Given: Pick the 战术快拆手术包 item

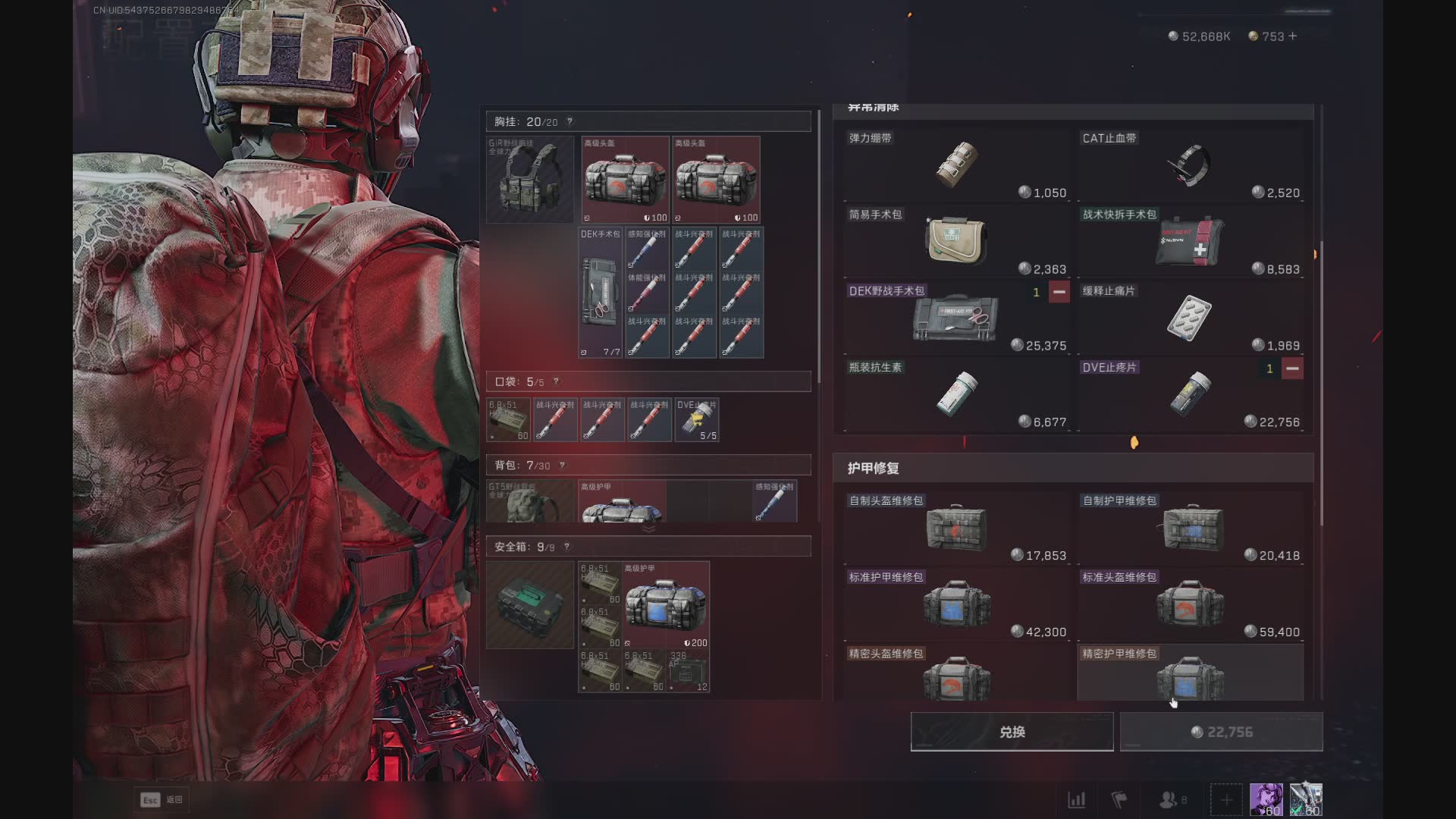Looking at the screenshot, I should (1189, 241).
